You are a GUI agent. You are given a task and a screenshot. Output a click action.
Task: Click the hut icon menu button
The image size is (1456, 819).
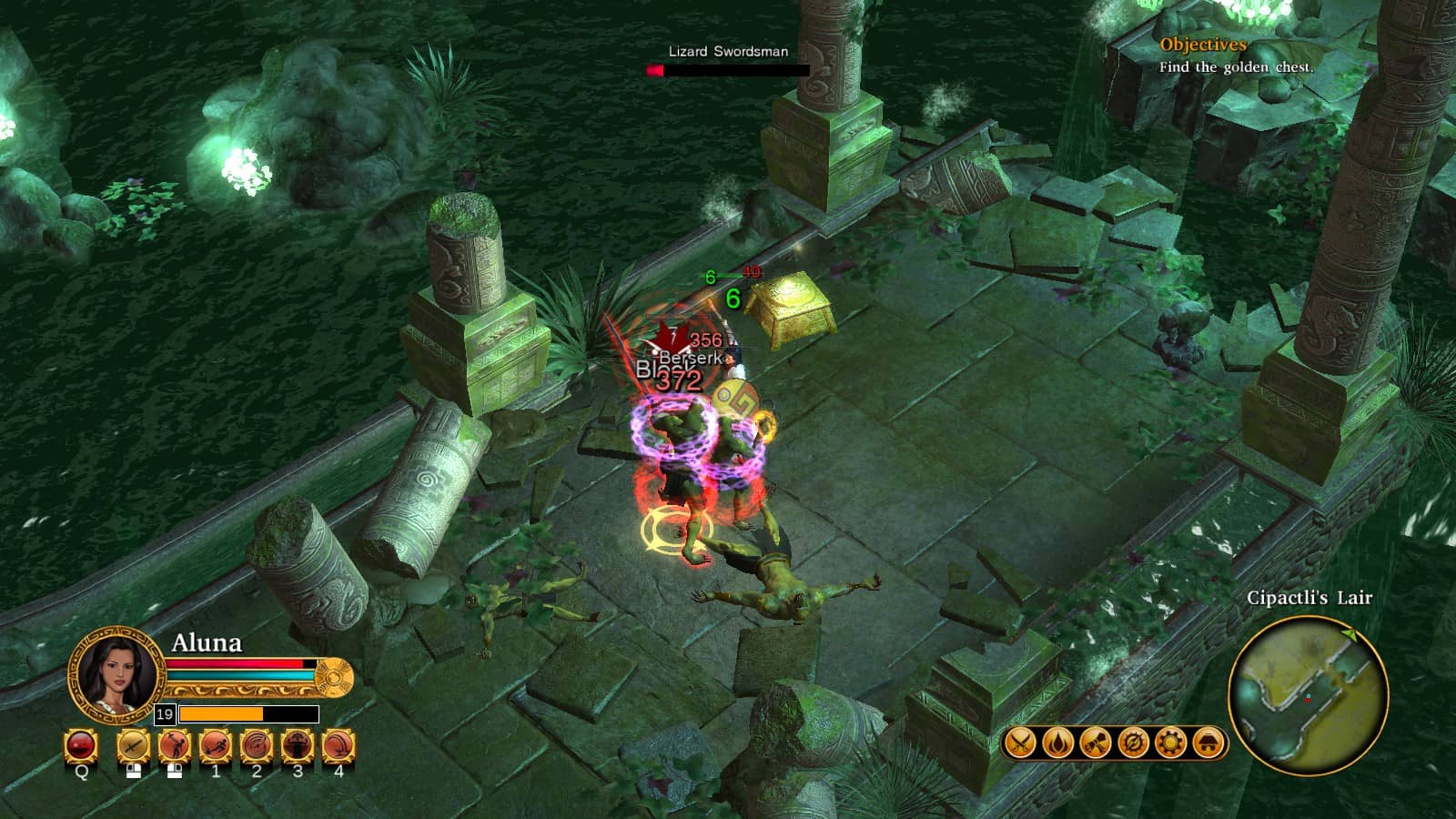(x=1208, y=743)
